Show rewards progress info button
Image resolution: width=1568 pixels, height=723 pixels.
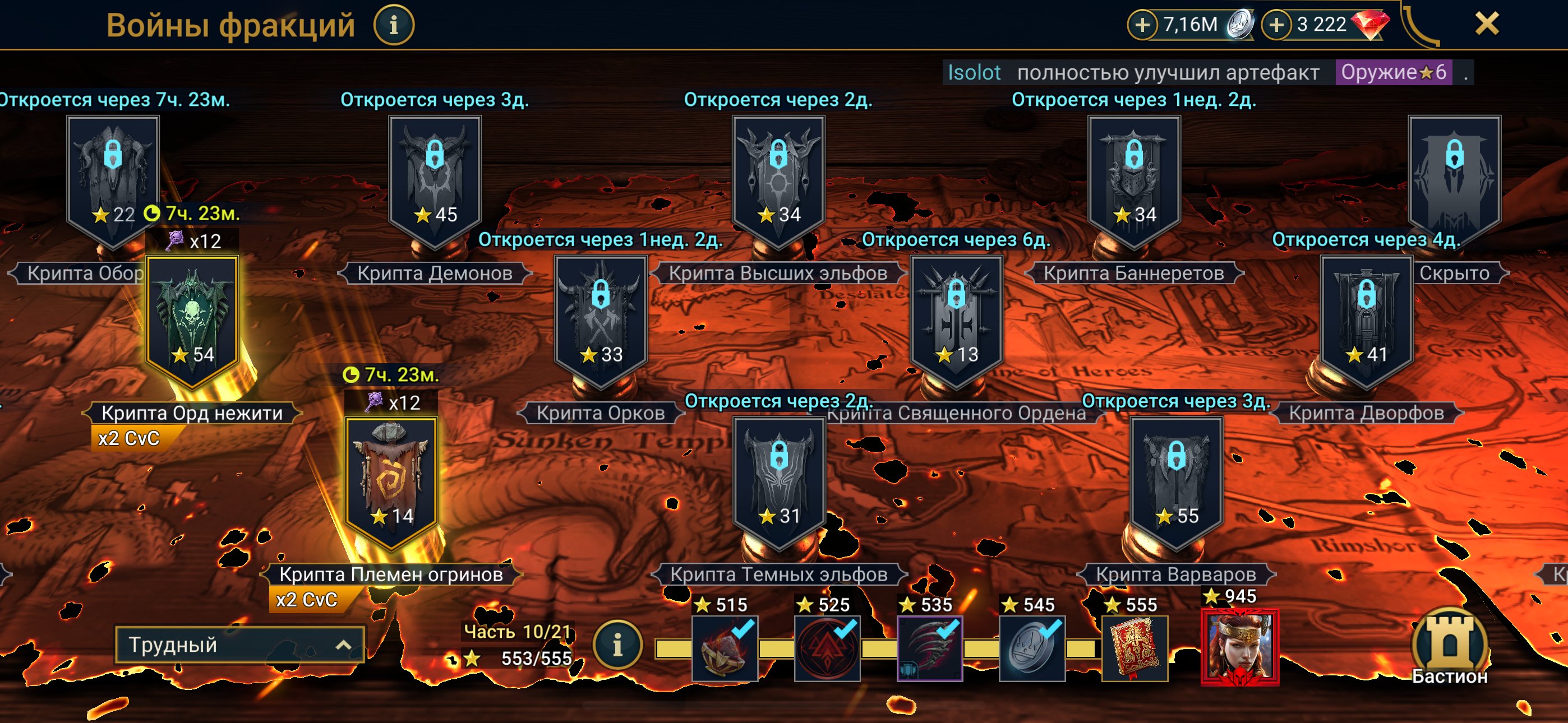tap(617, 645)
